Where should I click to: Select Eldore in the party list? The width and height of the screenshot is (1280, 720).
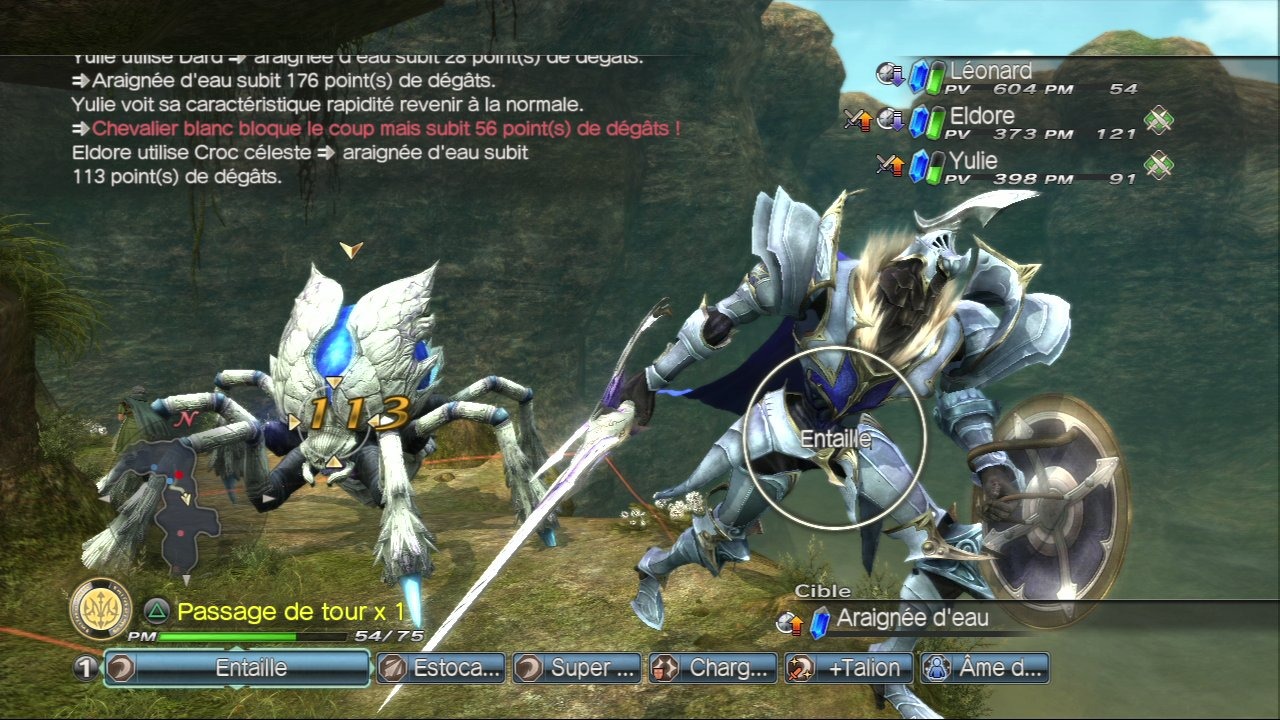[x=981, y=117]
